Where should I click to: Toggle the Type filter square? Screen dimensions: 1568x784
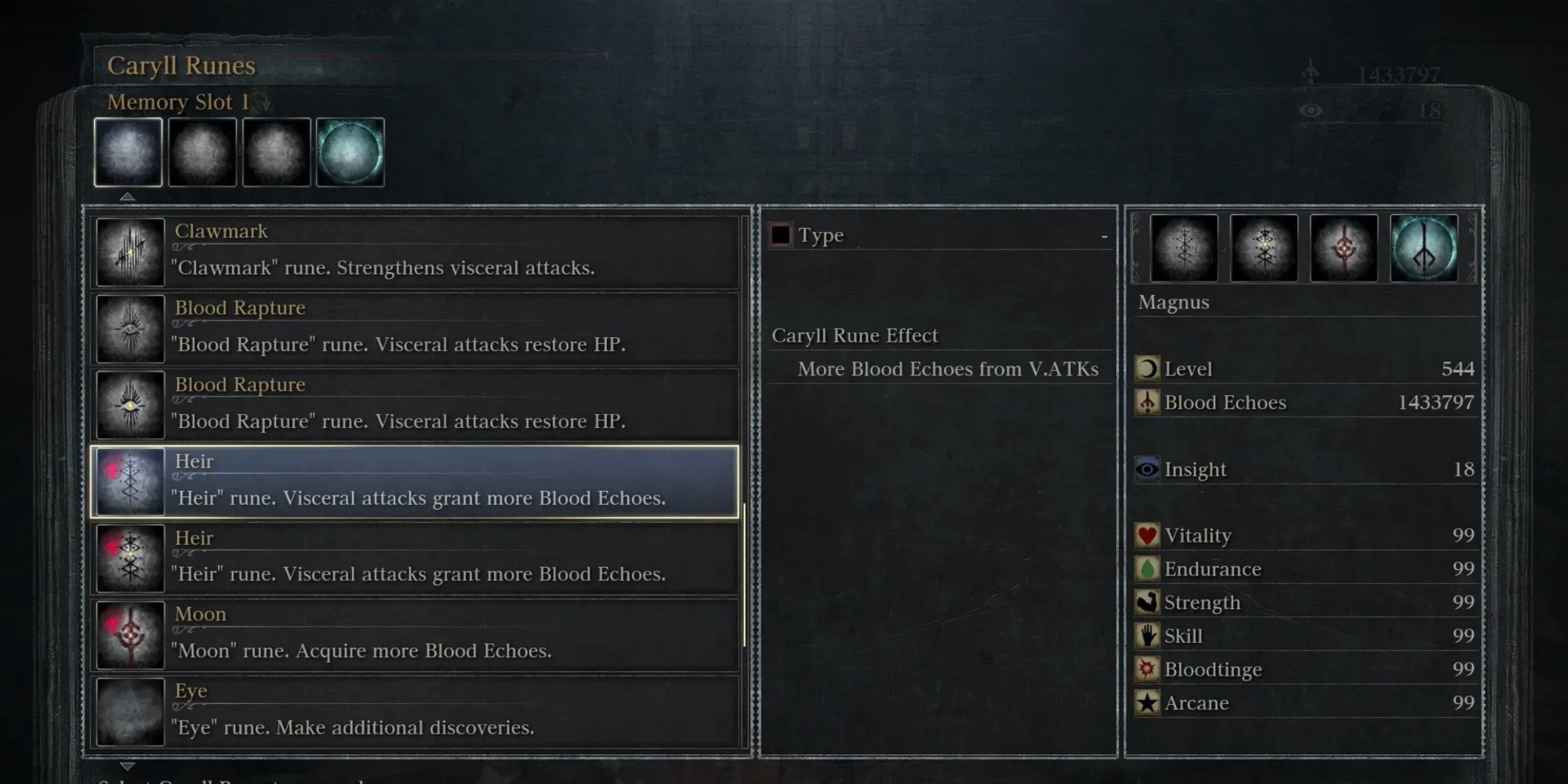[780, 234]
